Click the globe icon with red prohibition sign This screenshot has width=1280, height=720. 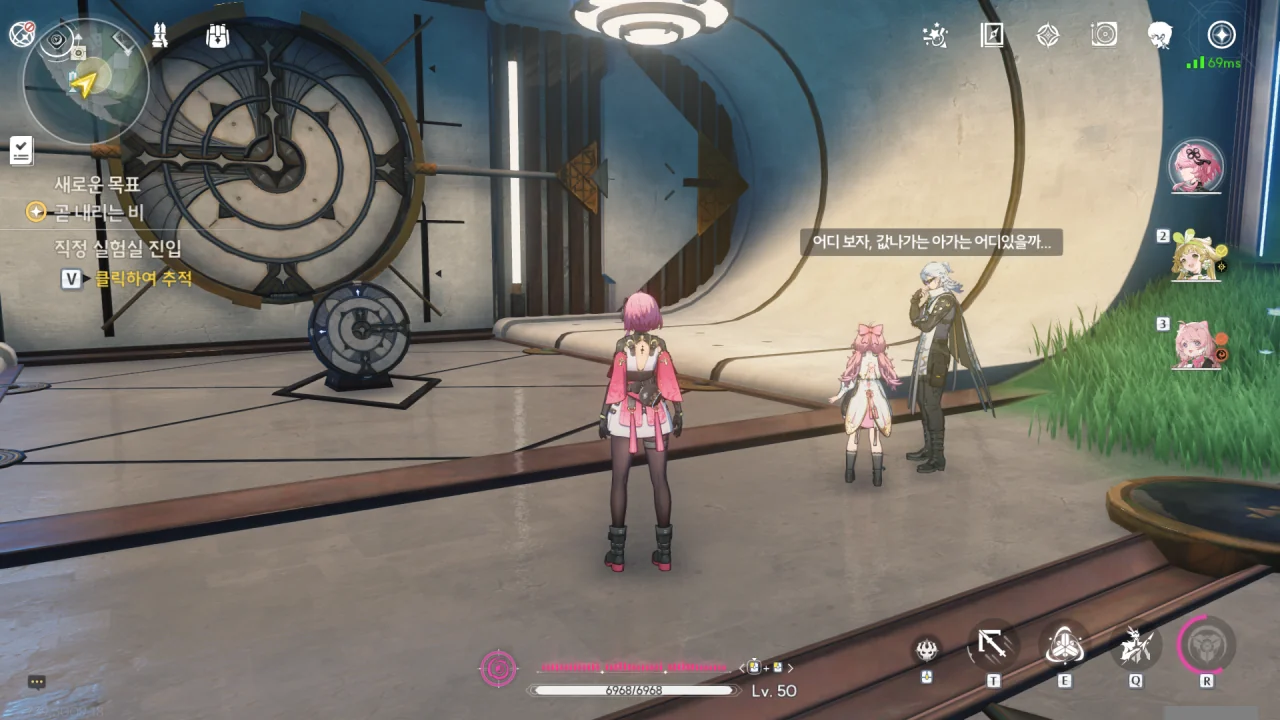click(21, 34)
